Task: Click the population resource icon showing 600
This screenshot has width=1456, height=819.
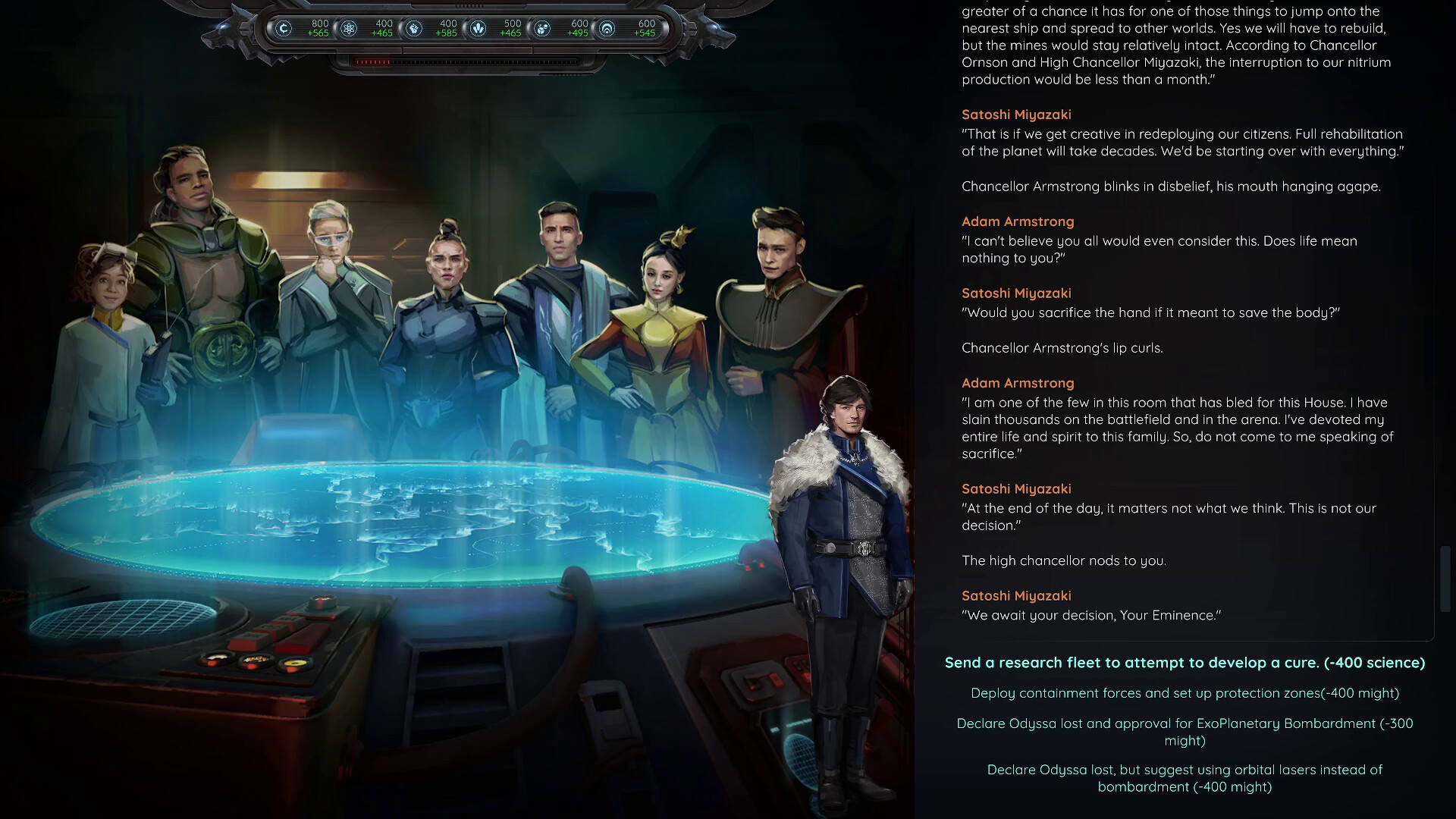Action: pyautogui.click(x=543, y=28)
